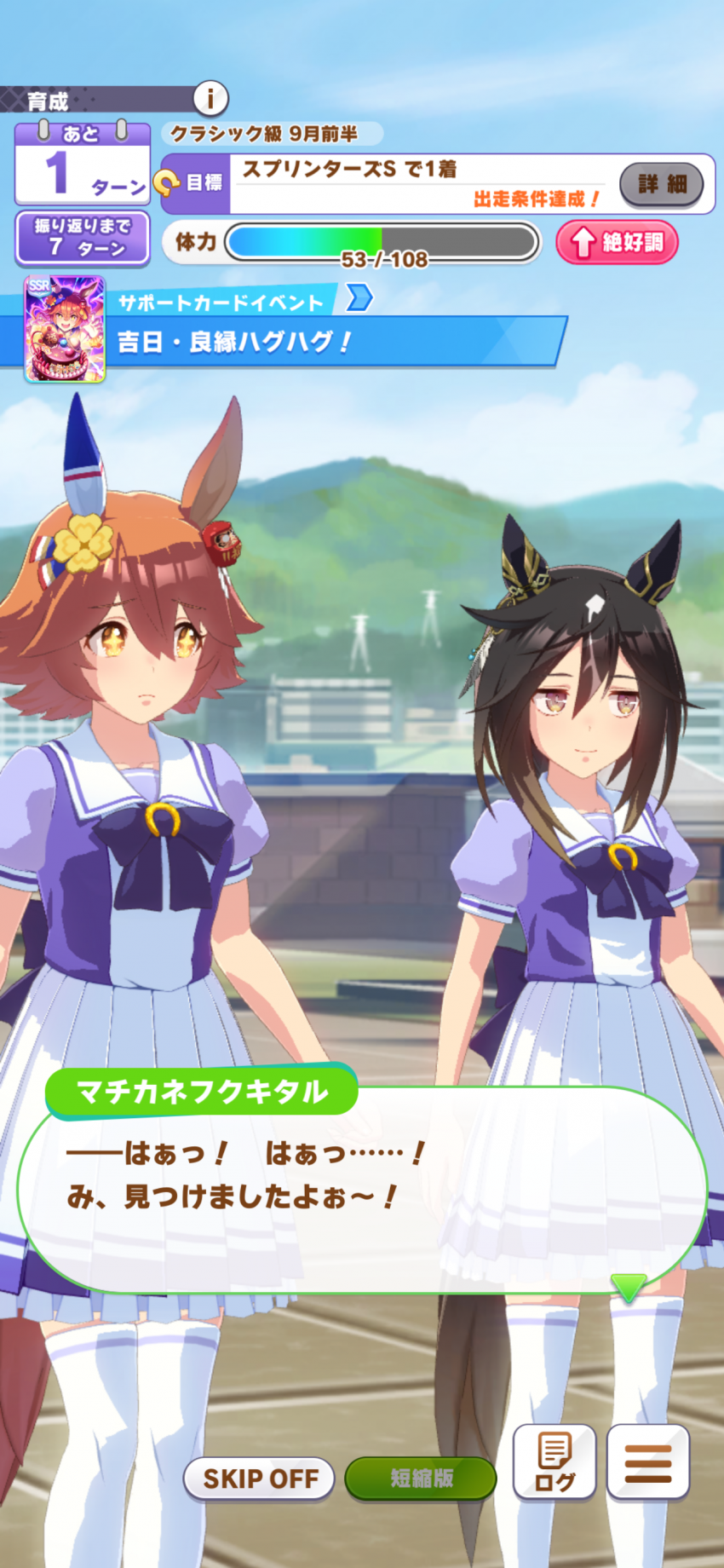
Task: Select the 短縮版 shortened version button
Action: (x=421, y=1478)
